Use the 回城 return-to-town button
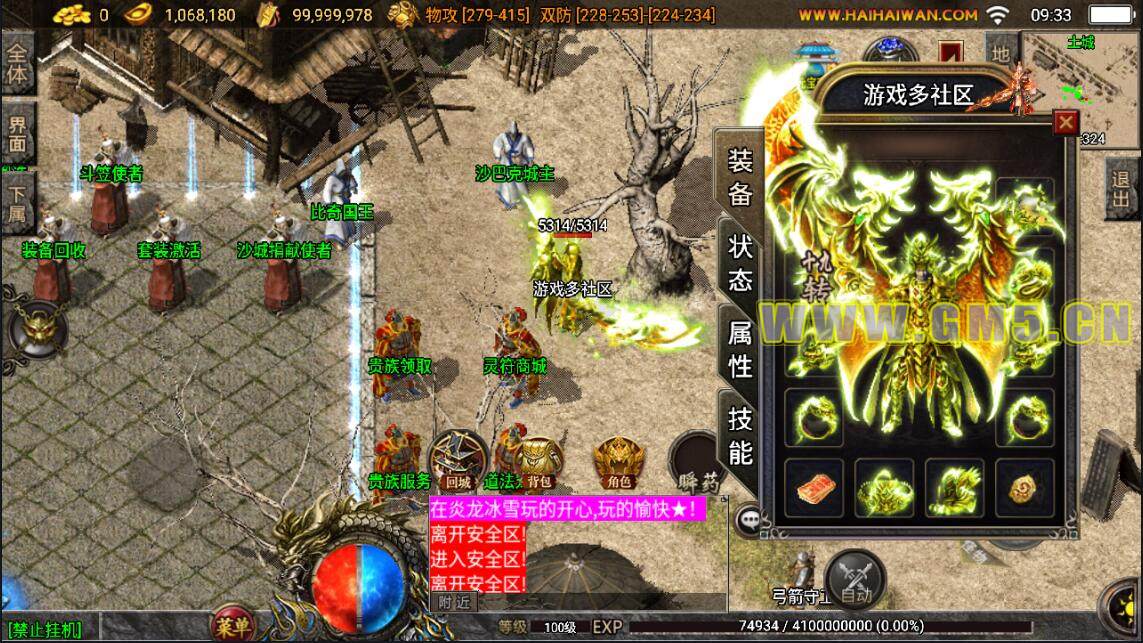 coord(458,462)
